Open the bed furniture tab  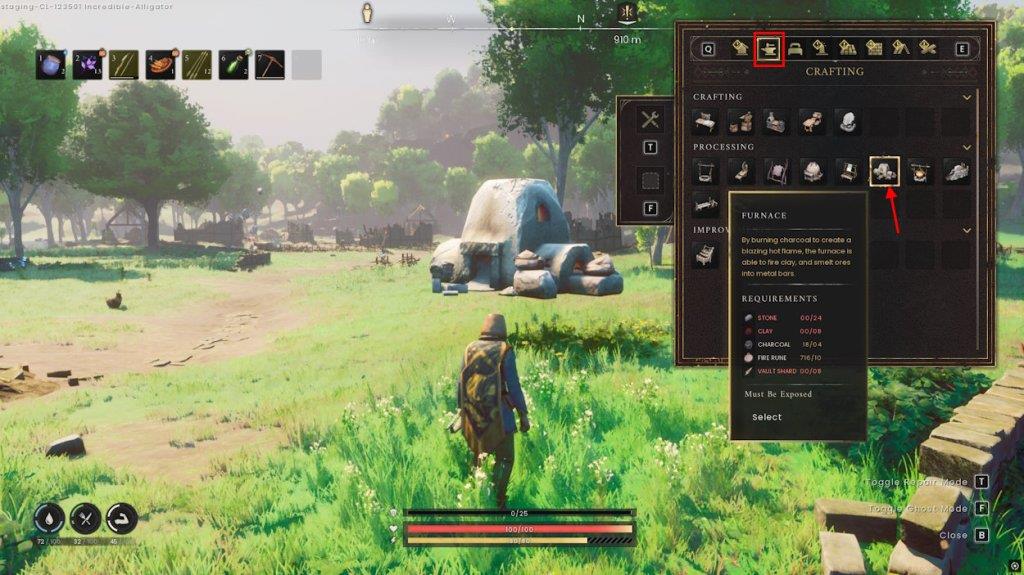click(795, 48)
